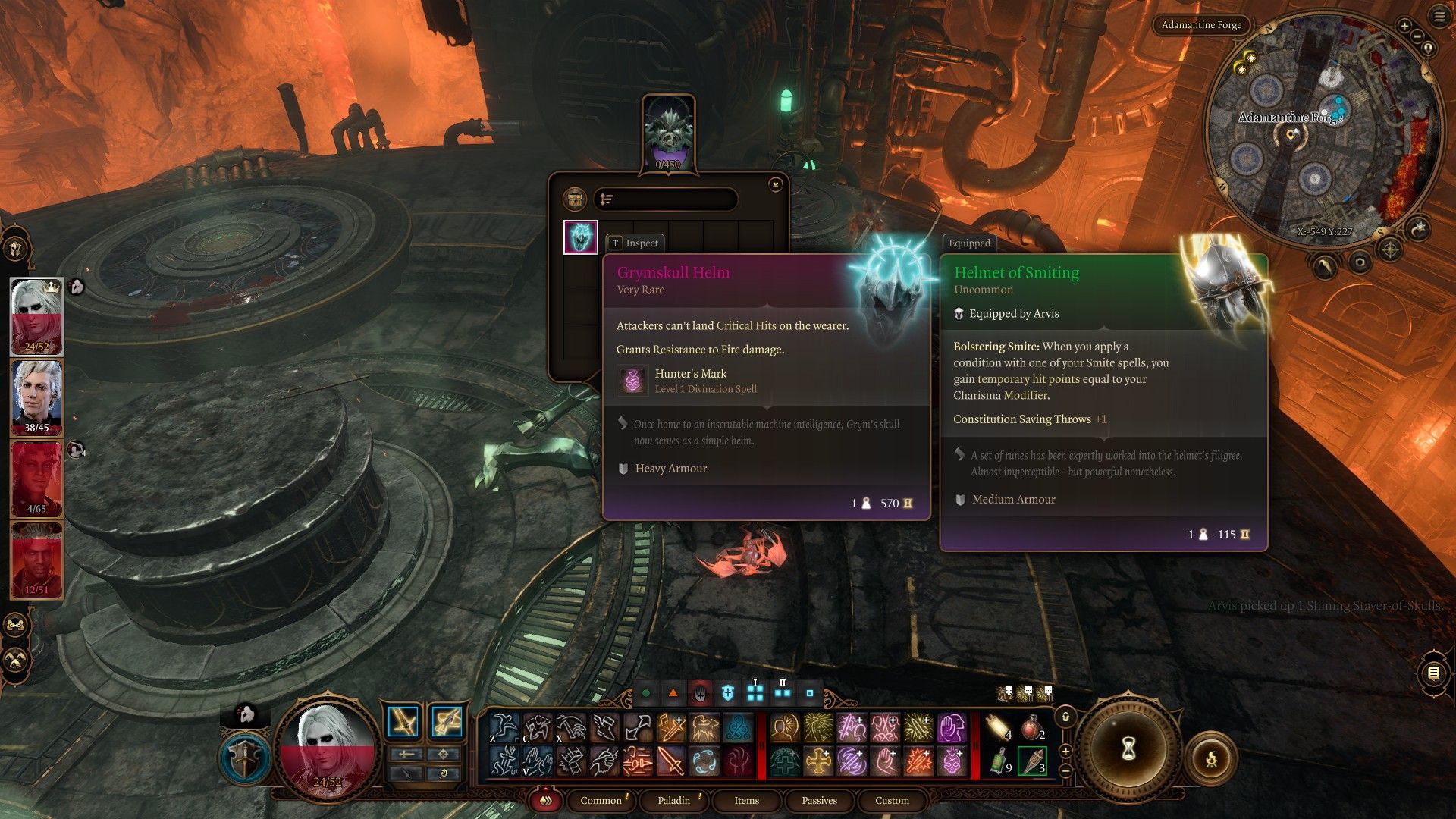The image size is (1456, 819).
Task: Select the Custom hotbar tab
Action: coord(892,800)
